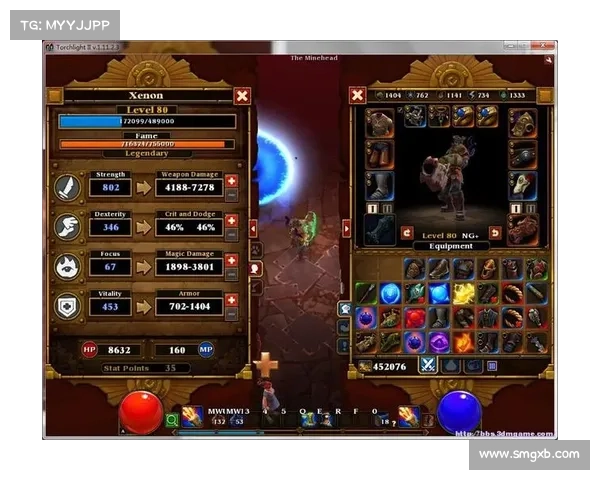Viewport: 600px width, 480px height.
Task: Close the equipment inventory panel
Action: coord(357,95)
